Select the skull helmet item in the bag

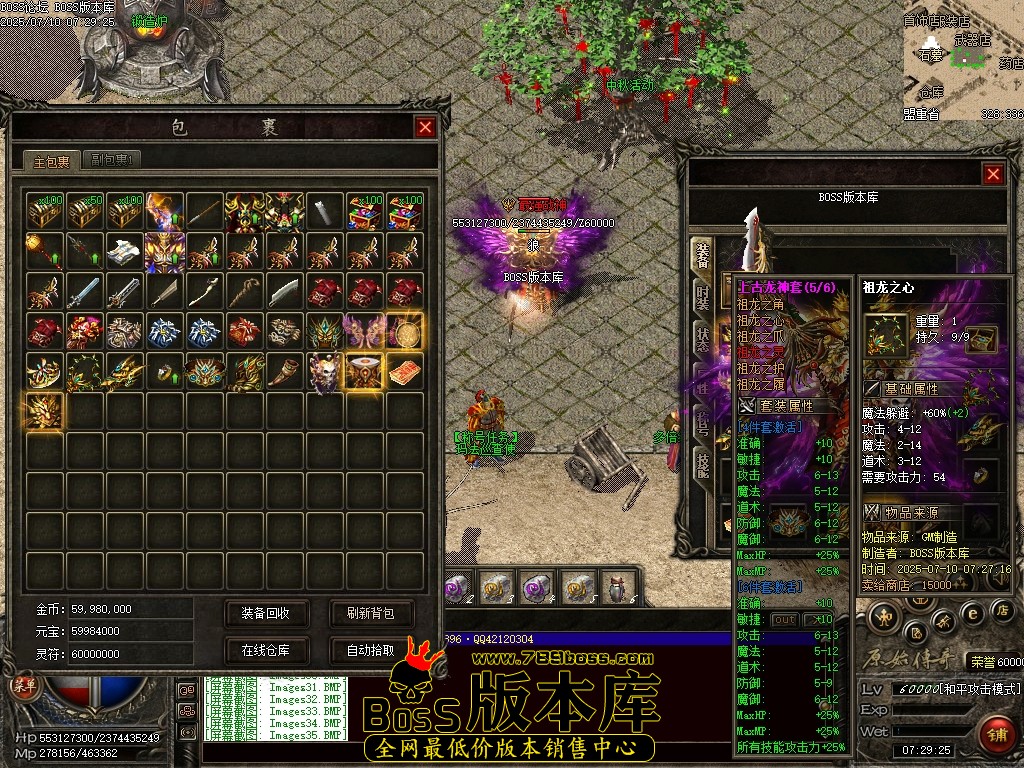click(324, 371)
